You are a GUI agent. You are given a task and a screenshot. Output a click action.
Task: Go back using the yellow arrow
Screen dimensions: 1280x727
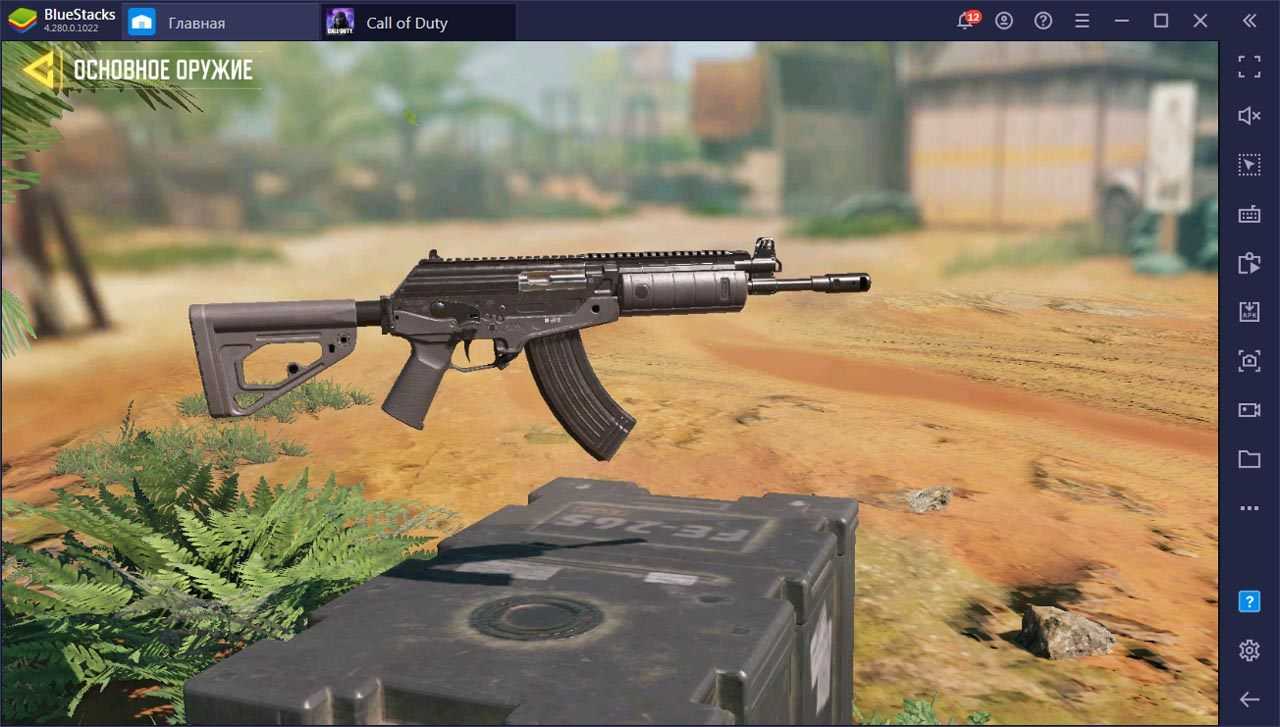40,69
